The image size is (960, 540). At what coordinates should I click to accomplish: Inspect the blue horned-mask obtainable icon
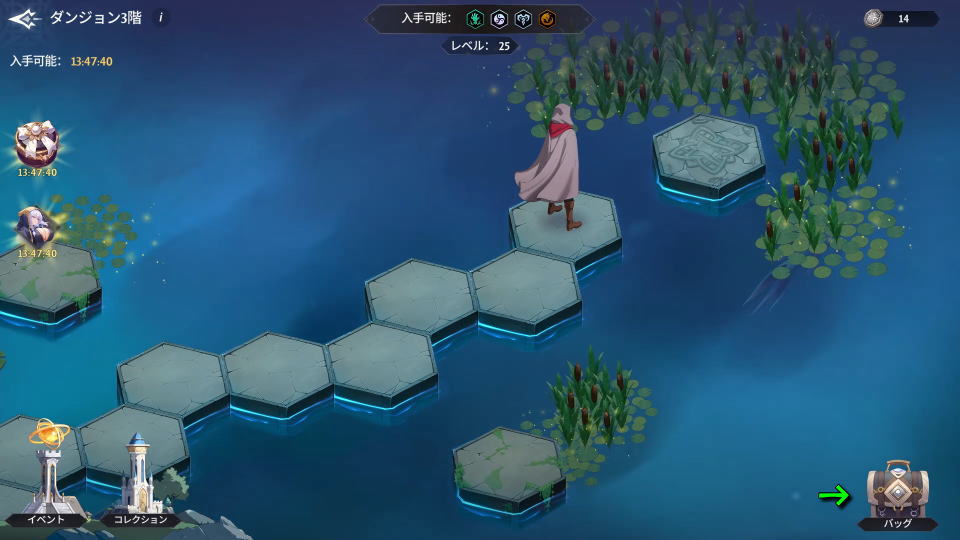click(x=524, y=19)
